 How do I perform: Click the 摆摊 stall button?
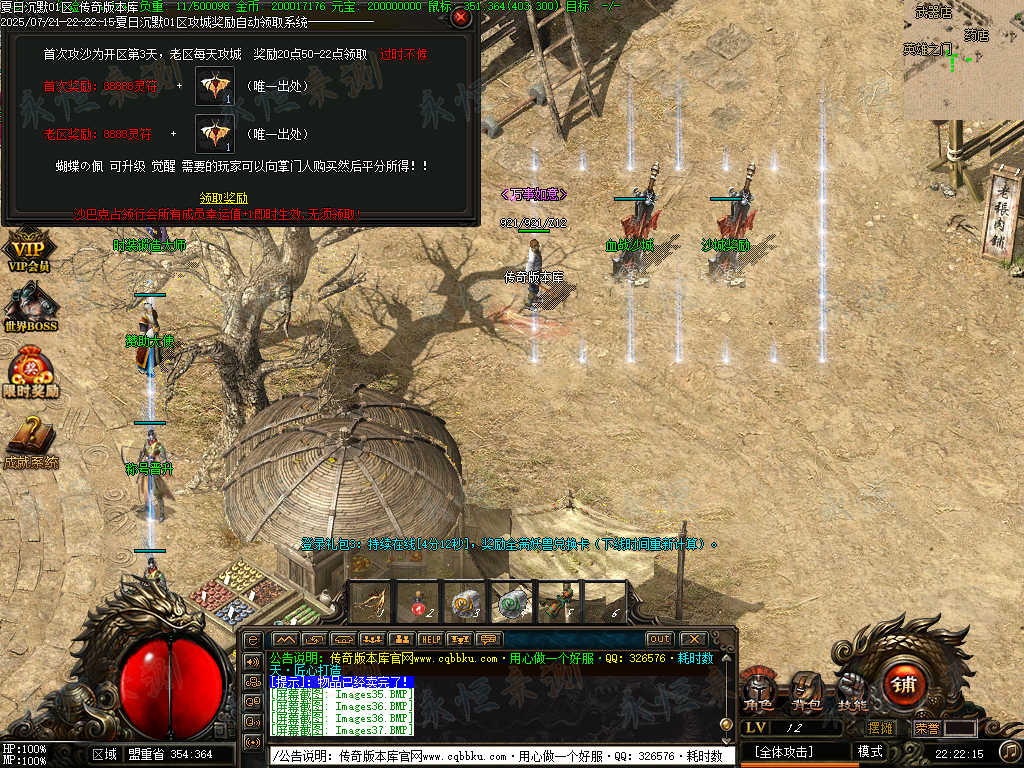880,728
